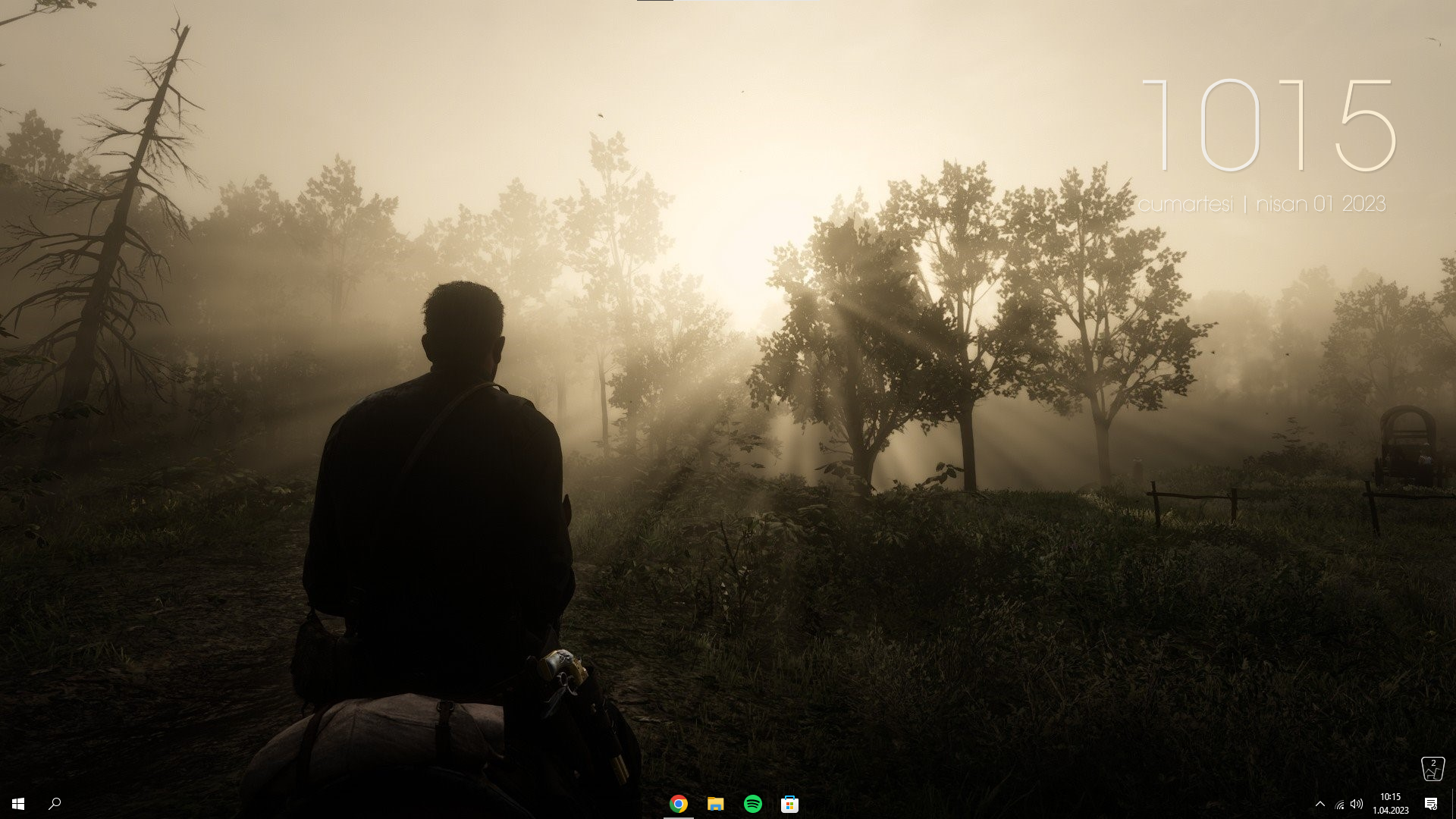Select the Wi-Fi status icon in the tray
1456x819 pixels.
[1339, 805]
